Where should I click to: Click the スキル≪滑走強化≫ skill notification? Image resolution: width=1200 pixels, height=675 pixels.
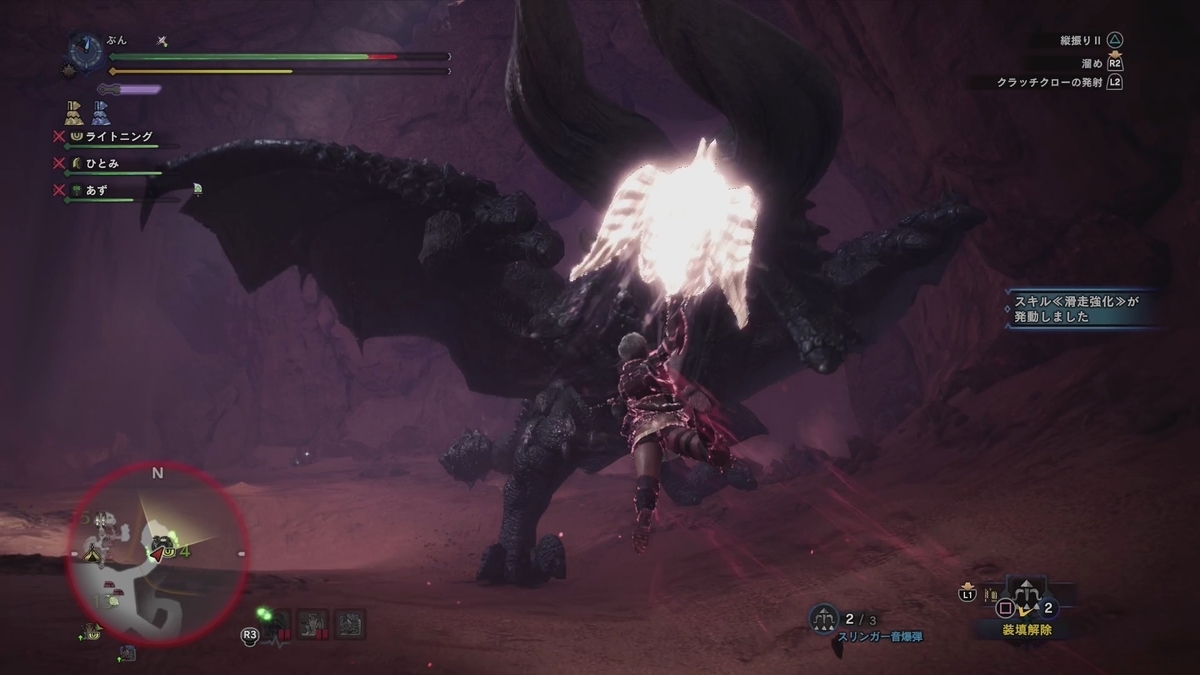(x=1082, y=308)
